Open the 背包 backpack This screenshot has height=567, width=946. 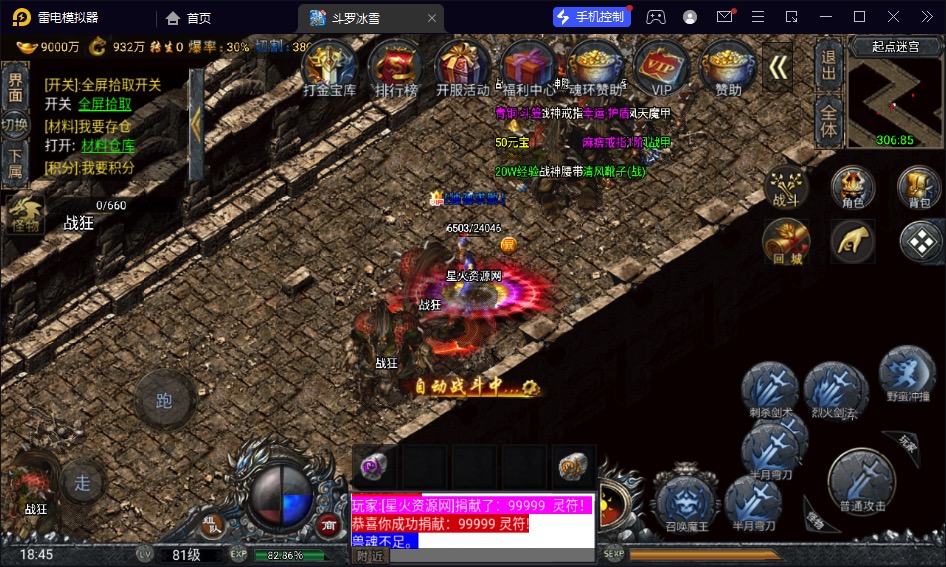pyautogui.click(x=918, y=187)
